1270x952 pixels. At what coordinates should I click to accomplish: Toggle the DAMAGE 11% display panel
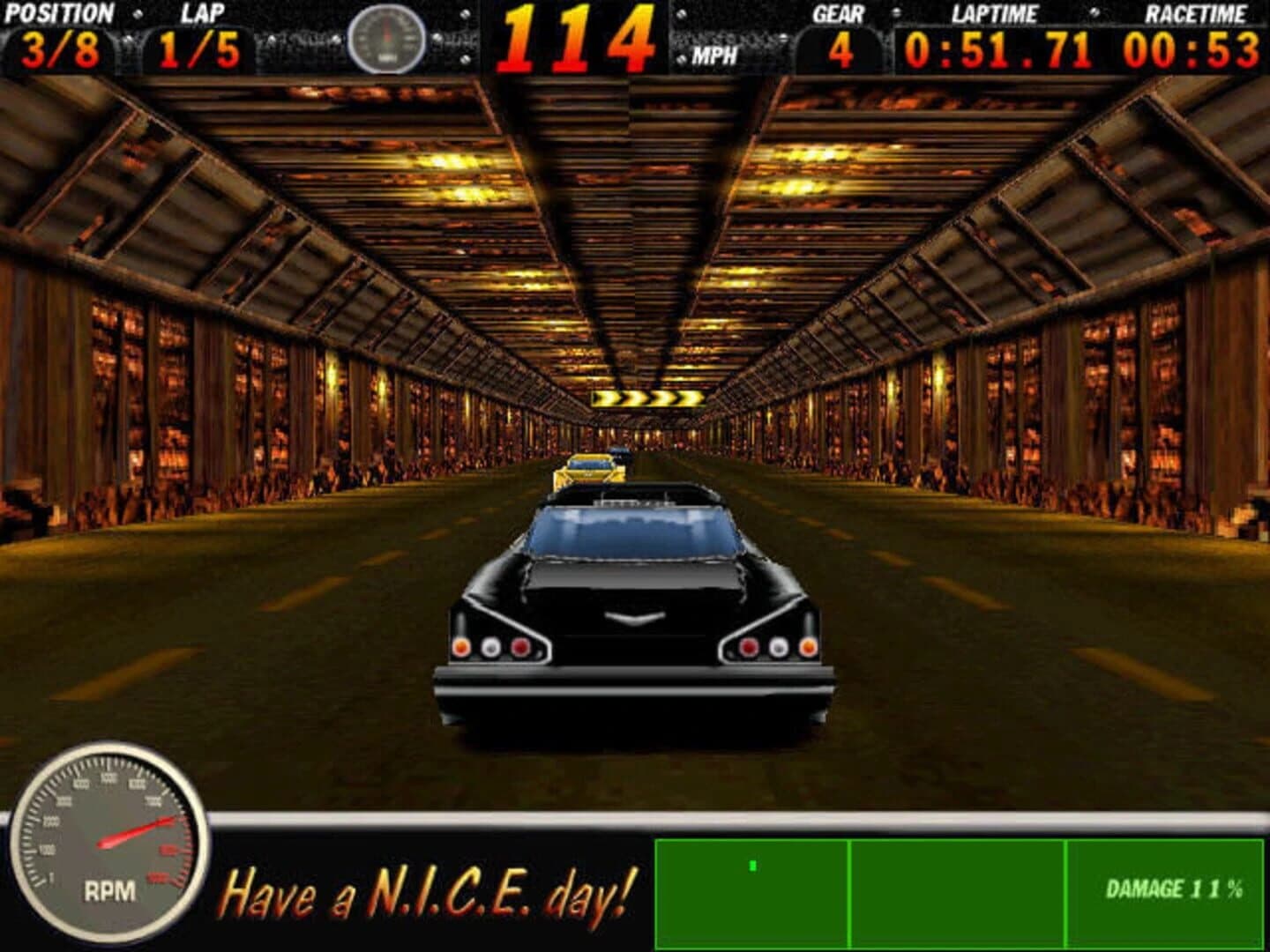coord(1164,892)
